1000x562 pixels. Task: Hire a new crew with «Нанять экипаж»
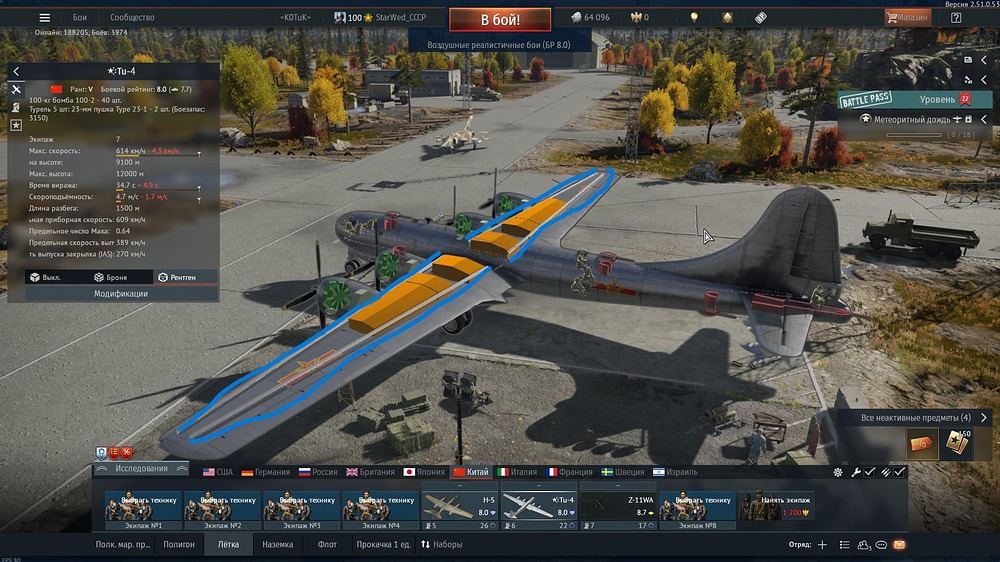775,507
